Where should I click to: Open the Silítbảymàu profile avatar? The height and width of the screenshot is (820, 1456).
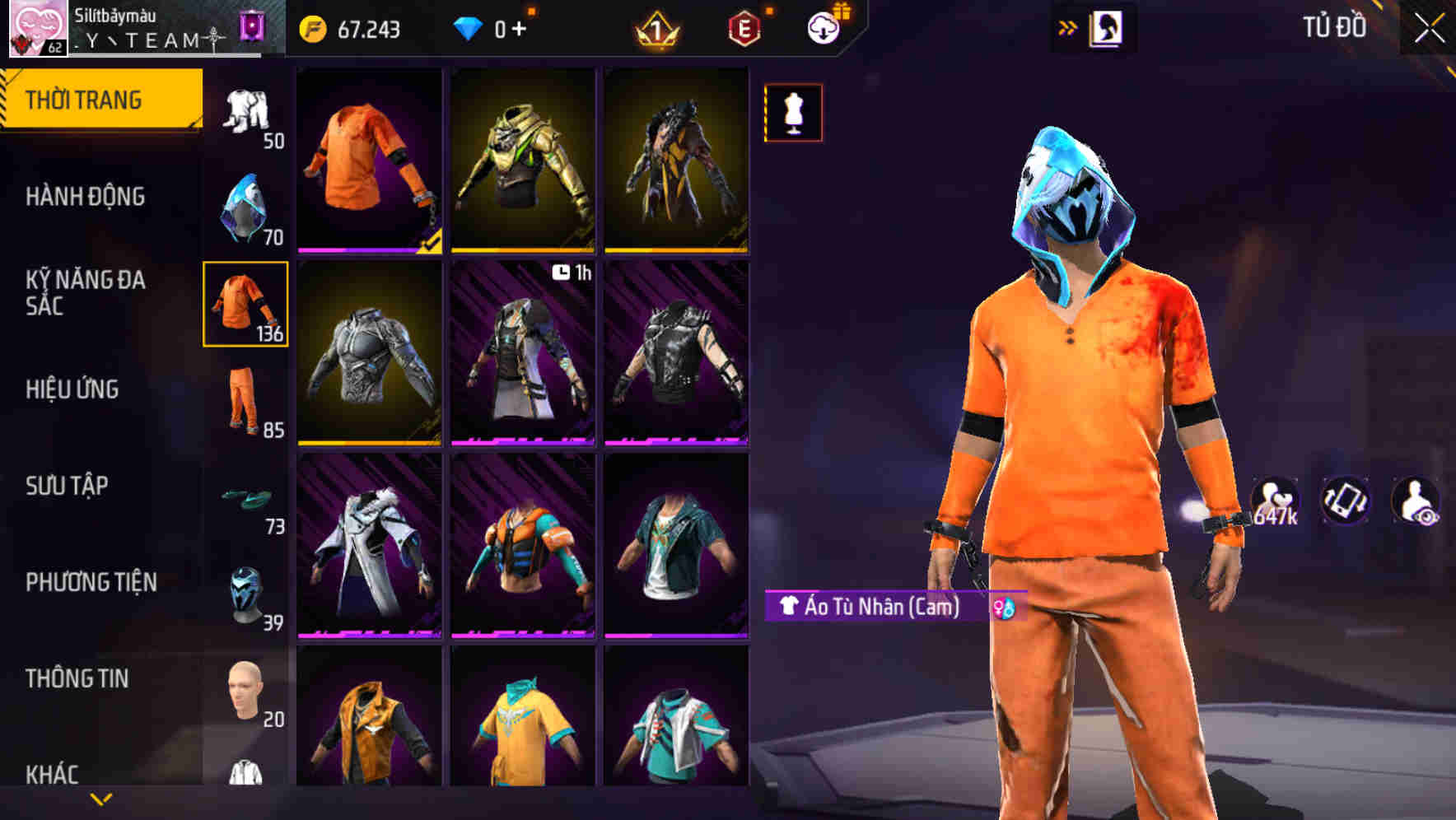[37, 30]
